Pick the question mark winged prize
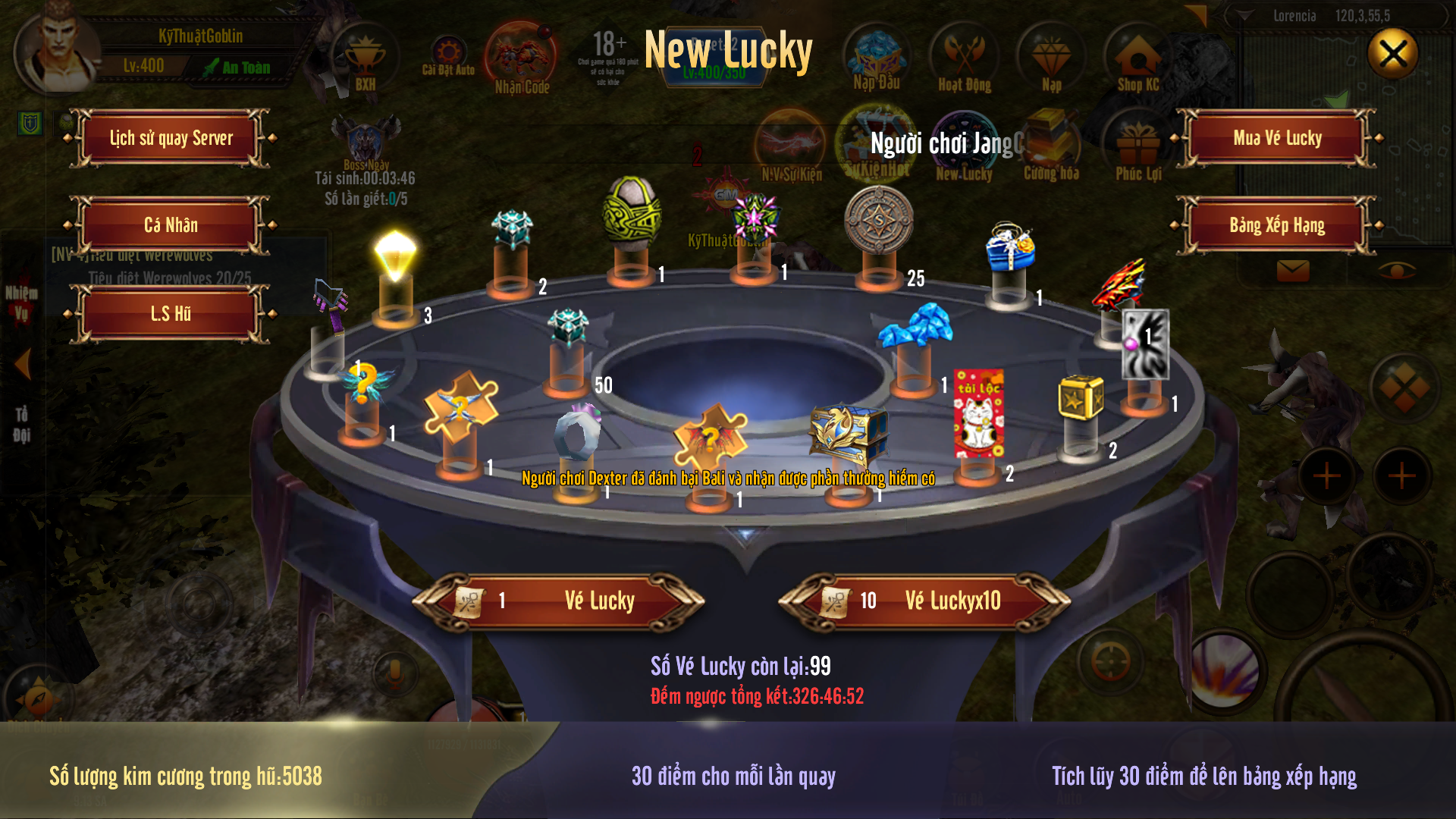 (363, 383)
